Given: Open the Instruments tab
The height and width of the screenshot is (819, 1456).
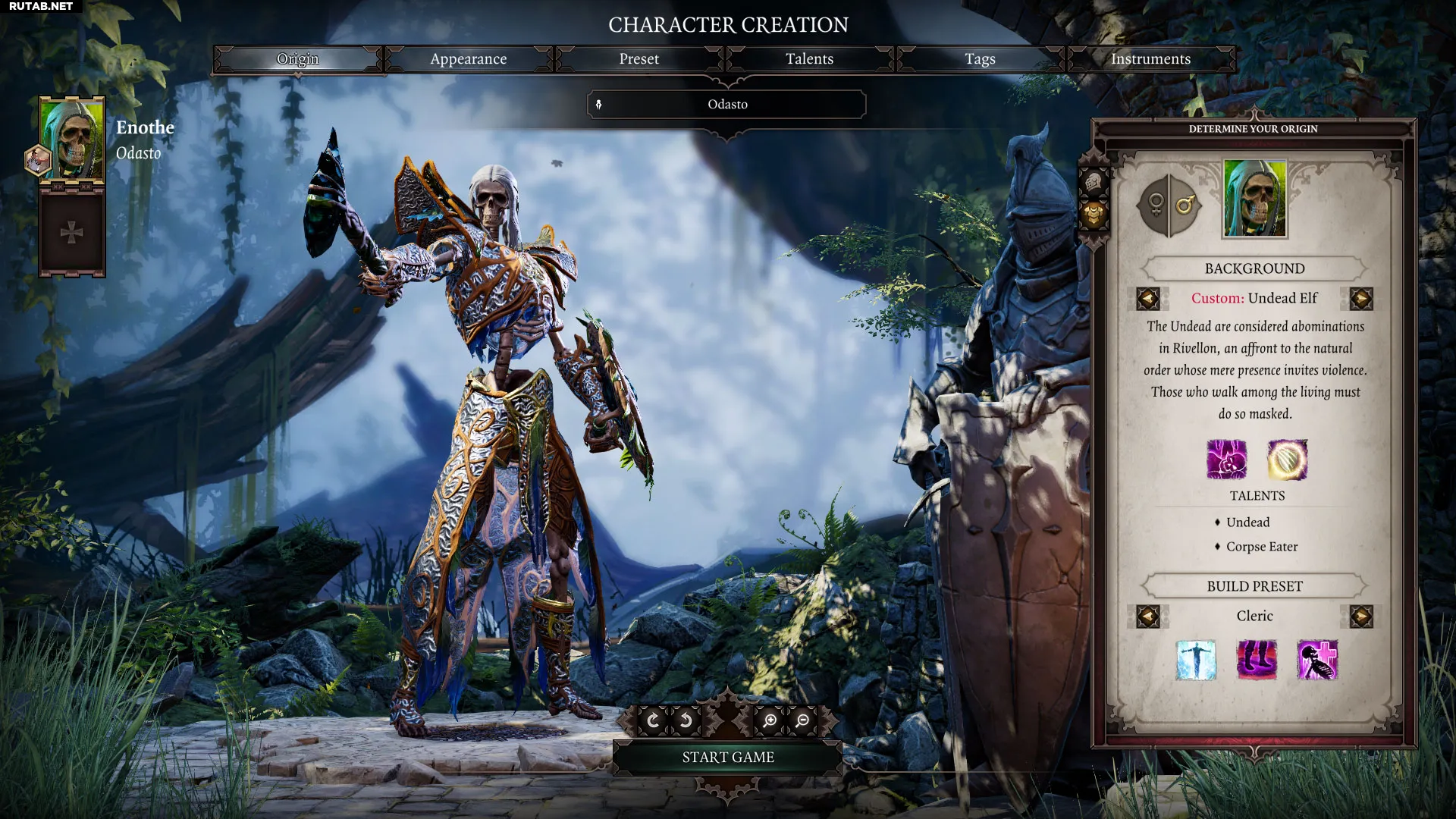Looking at the screenshot, I should point(1150,59).
